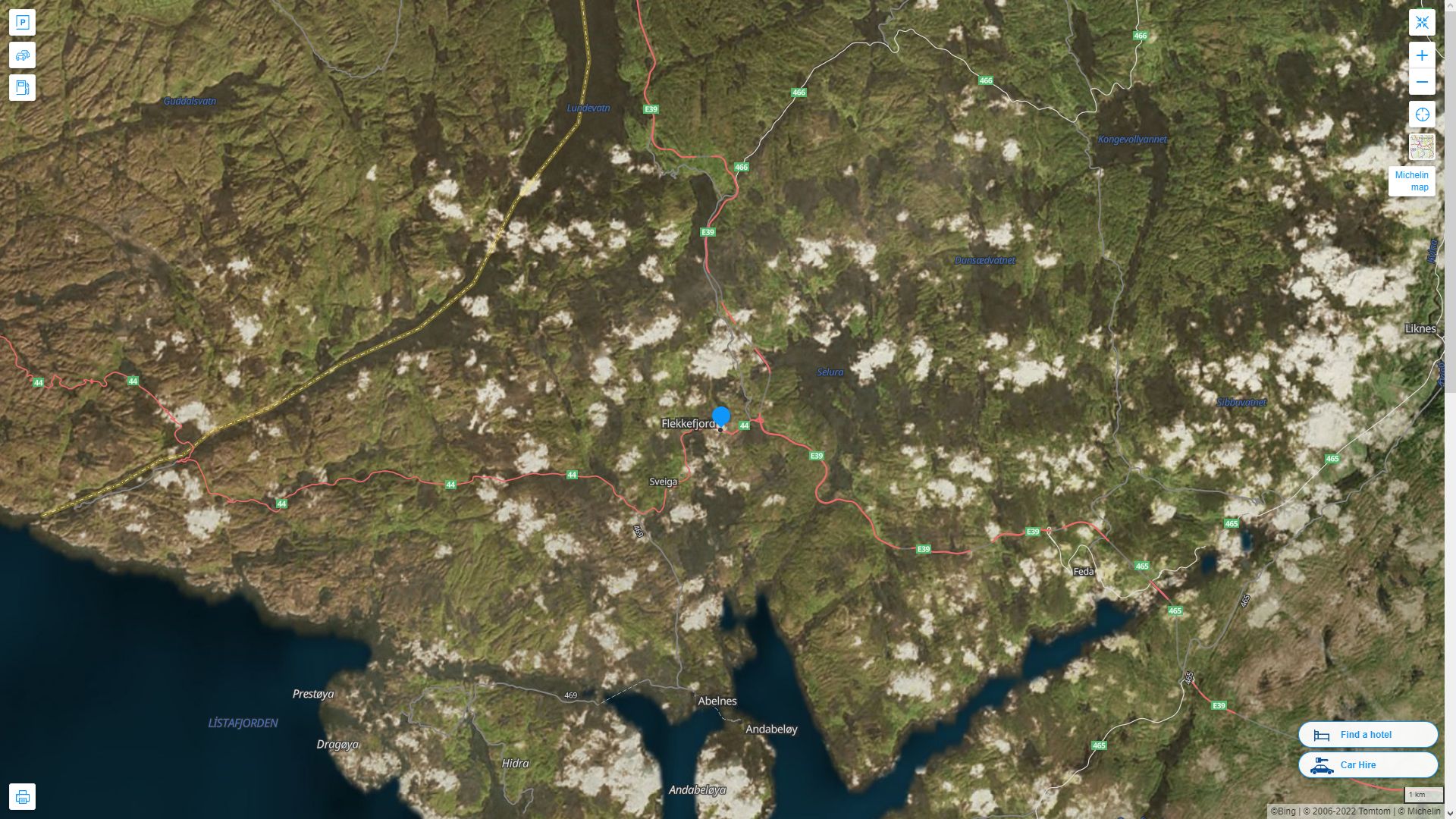The width and height of the screenshot is (1456, 819).
Task: Print the map with the printer icon
Action: point(23,796)
